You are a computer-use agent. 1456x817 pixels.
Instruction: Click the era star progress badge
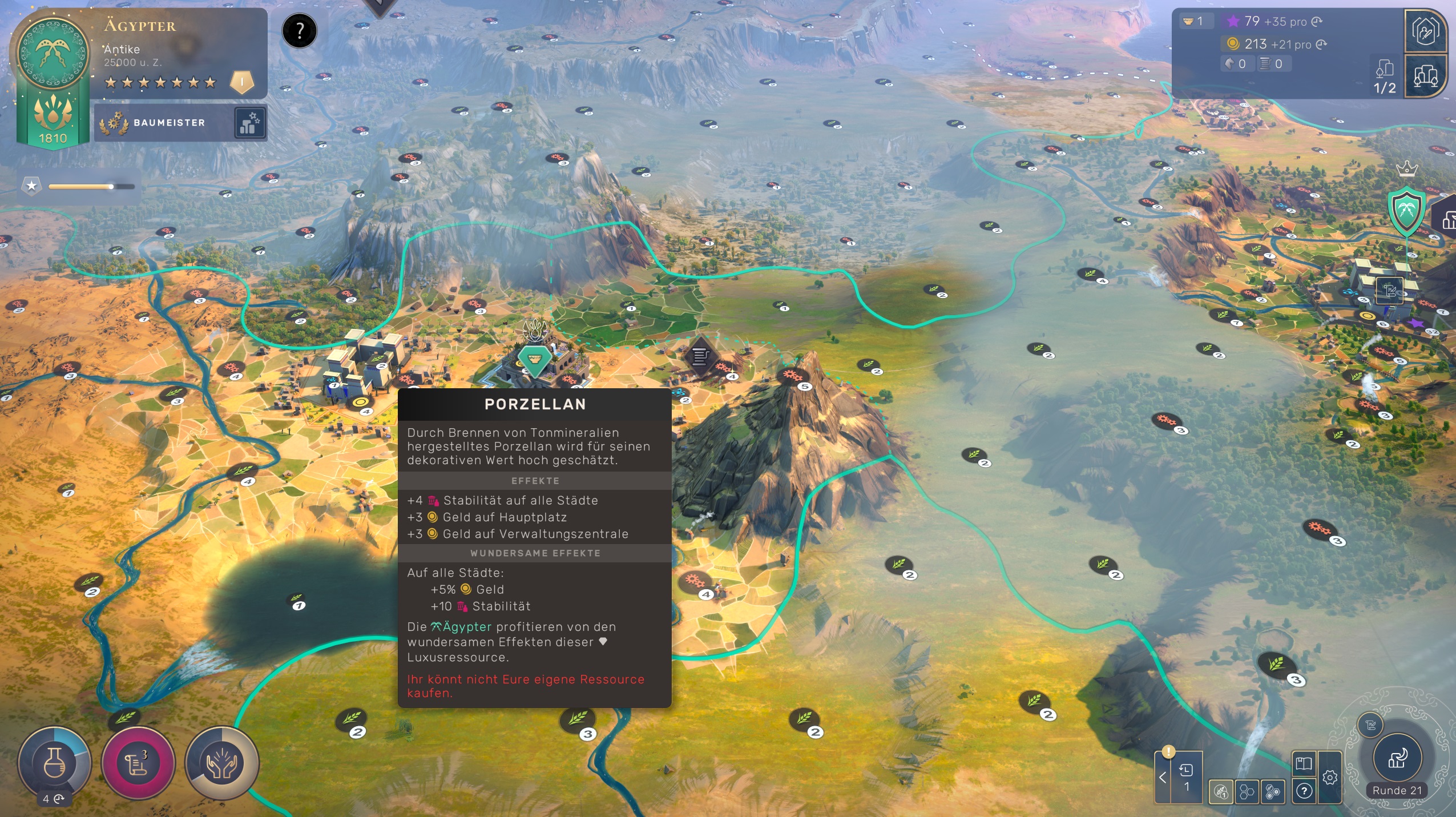pos(32,186)
